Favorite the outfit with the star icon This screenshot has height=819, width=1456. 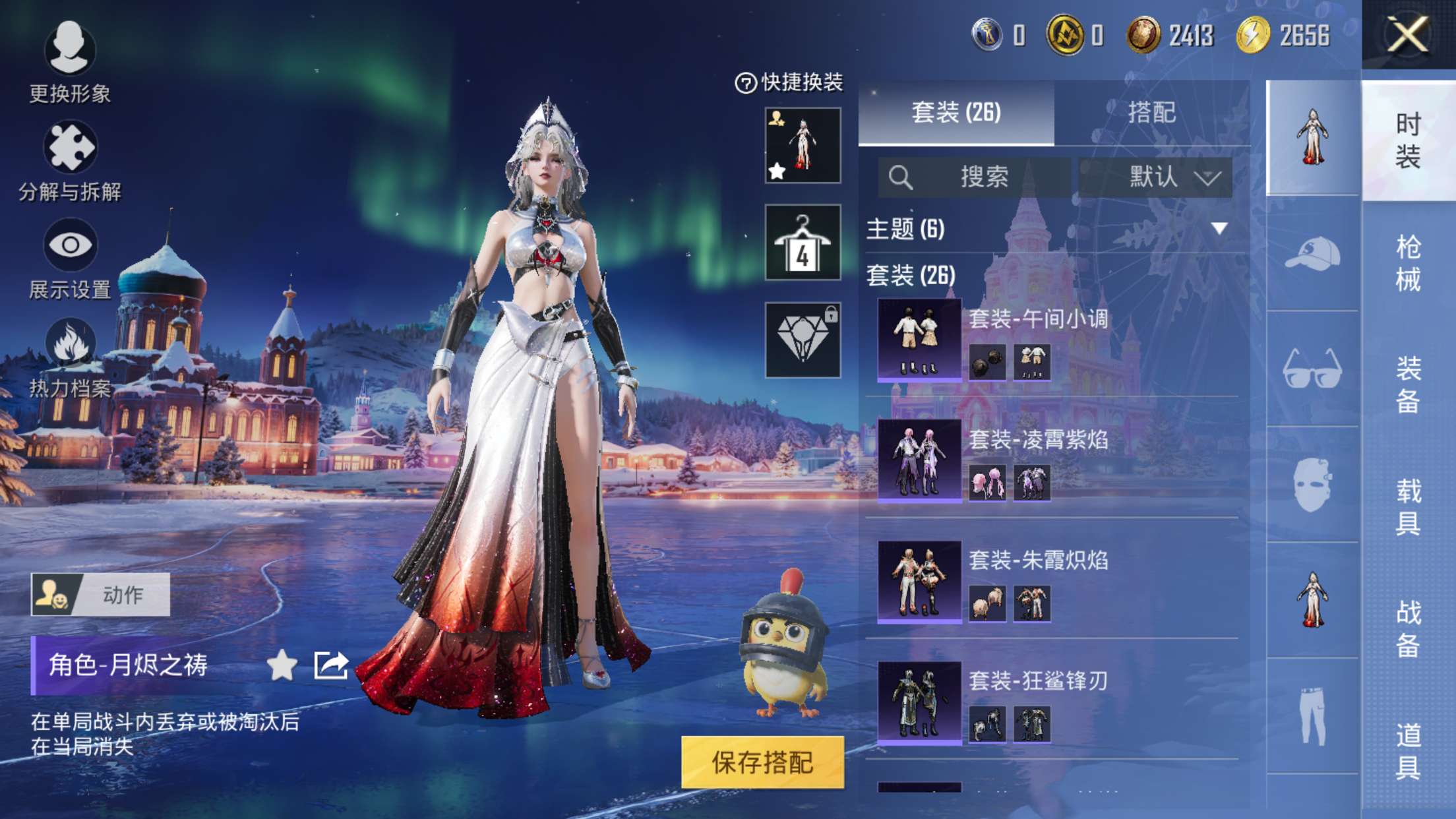(282, 665)
